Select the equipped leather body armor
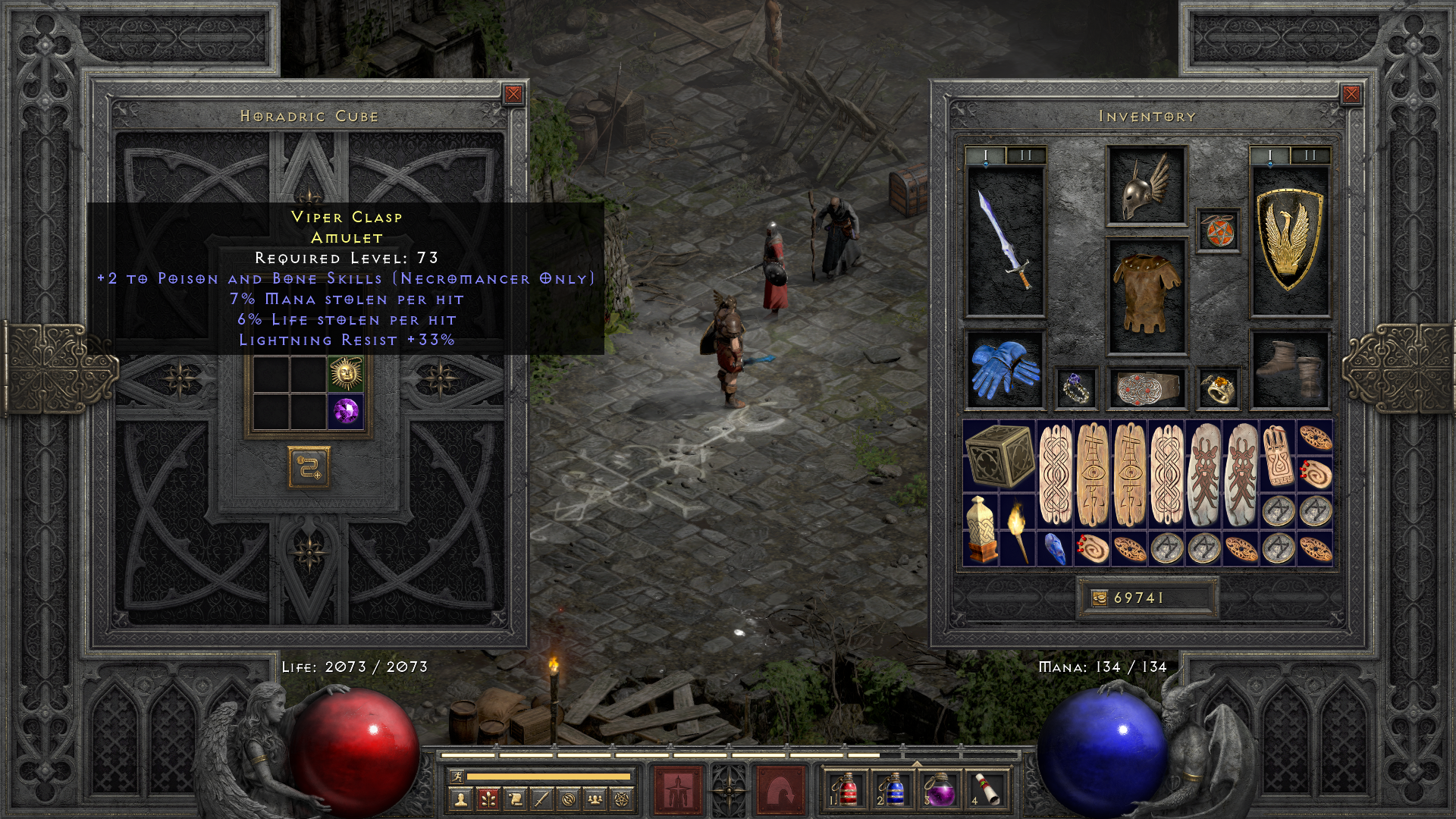The width and height of the screenshot is (1456, 819). point(1146,296)
